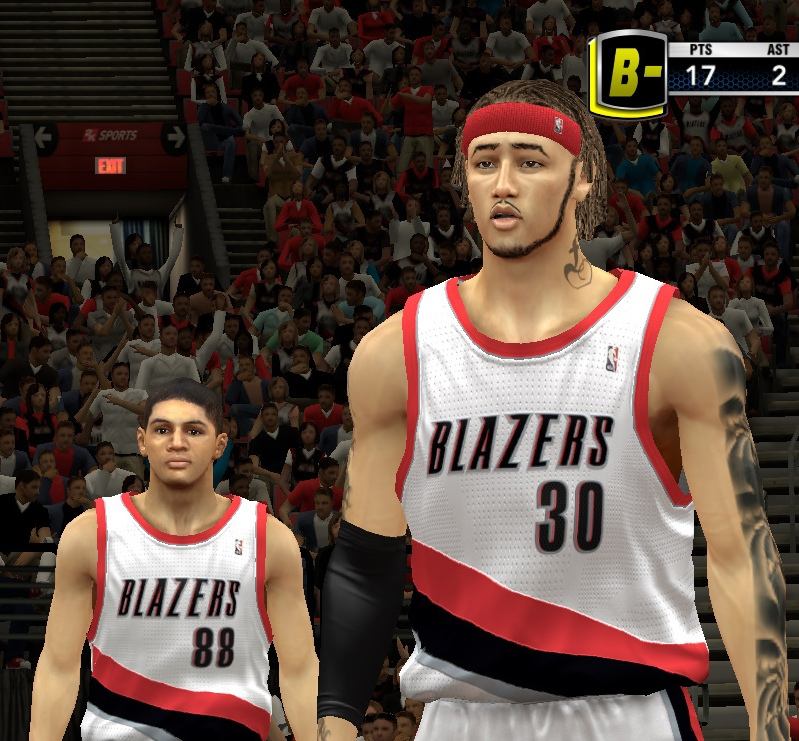Viewport: 799px width, 741px height.
Task: Click the B- teammate grade badge
Action: click(x=627, y=73)
